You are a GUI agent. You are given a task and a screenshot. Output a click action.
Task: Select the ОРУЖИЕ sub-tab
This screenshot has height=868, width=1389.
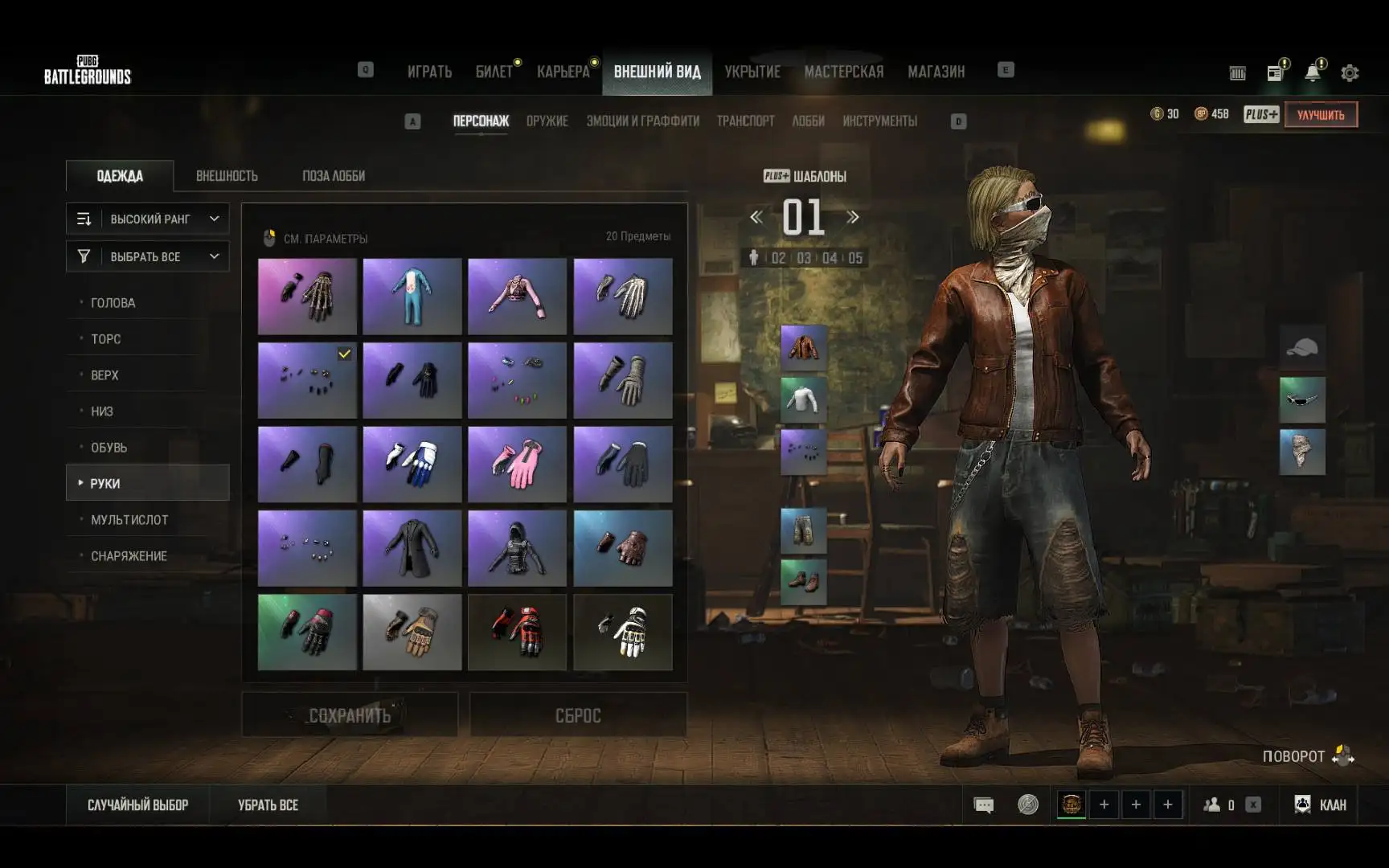[x=547, y=121]
